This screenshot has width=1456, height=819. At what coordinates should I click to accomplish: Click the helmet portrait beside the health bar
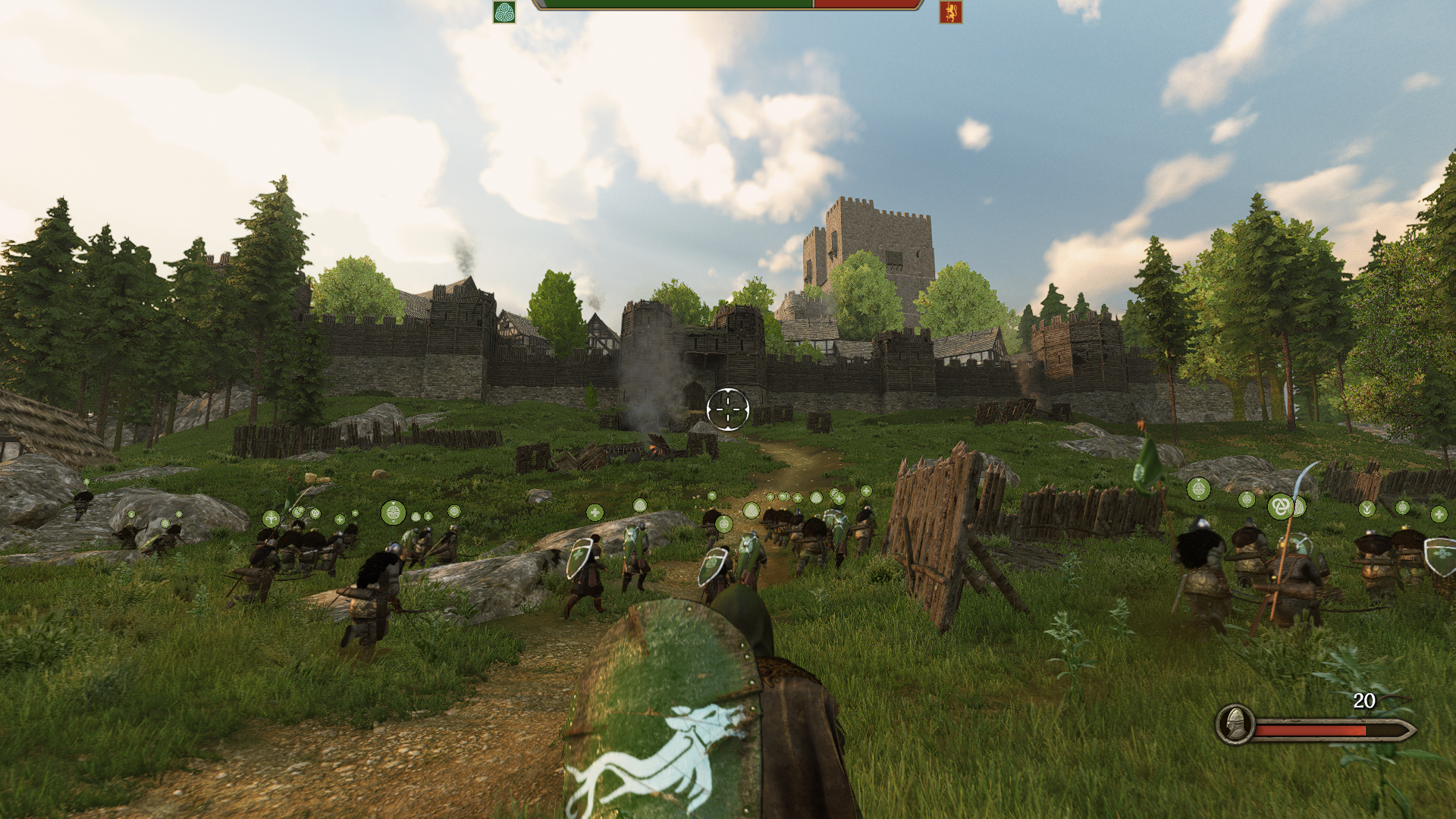[1235, 723]
